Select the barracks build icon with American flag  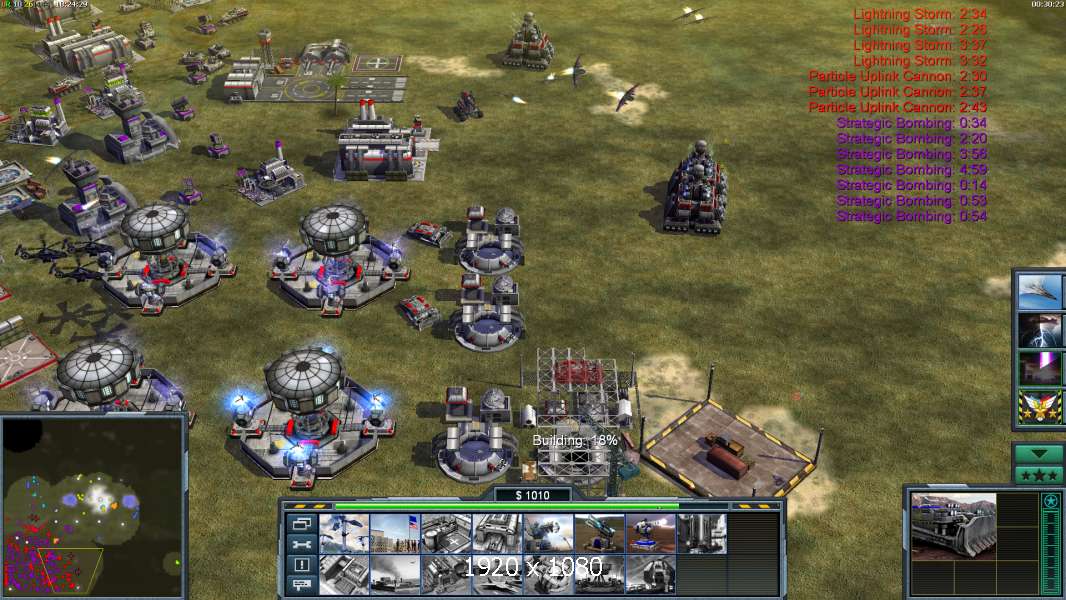point(395,533)
